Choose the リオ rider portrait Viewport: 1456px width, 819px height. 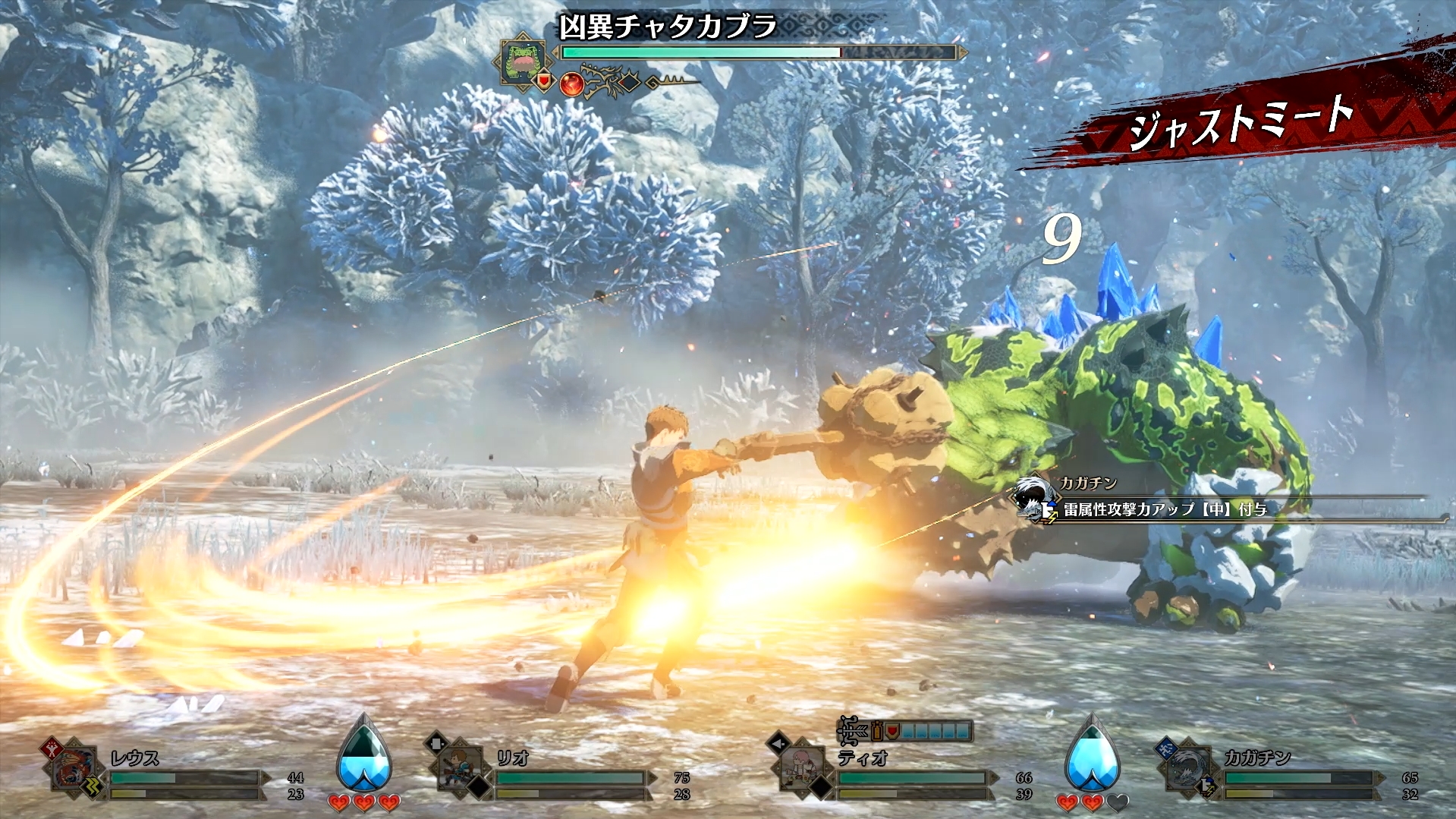(459, 769)
